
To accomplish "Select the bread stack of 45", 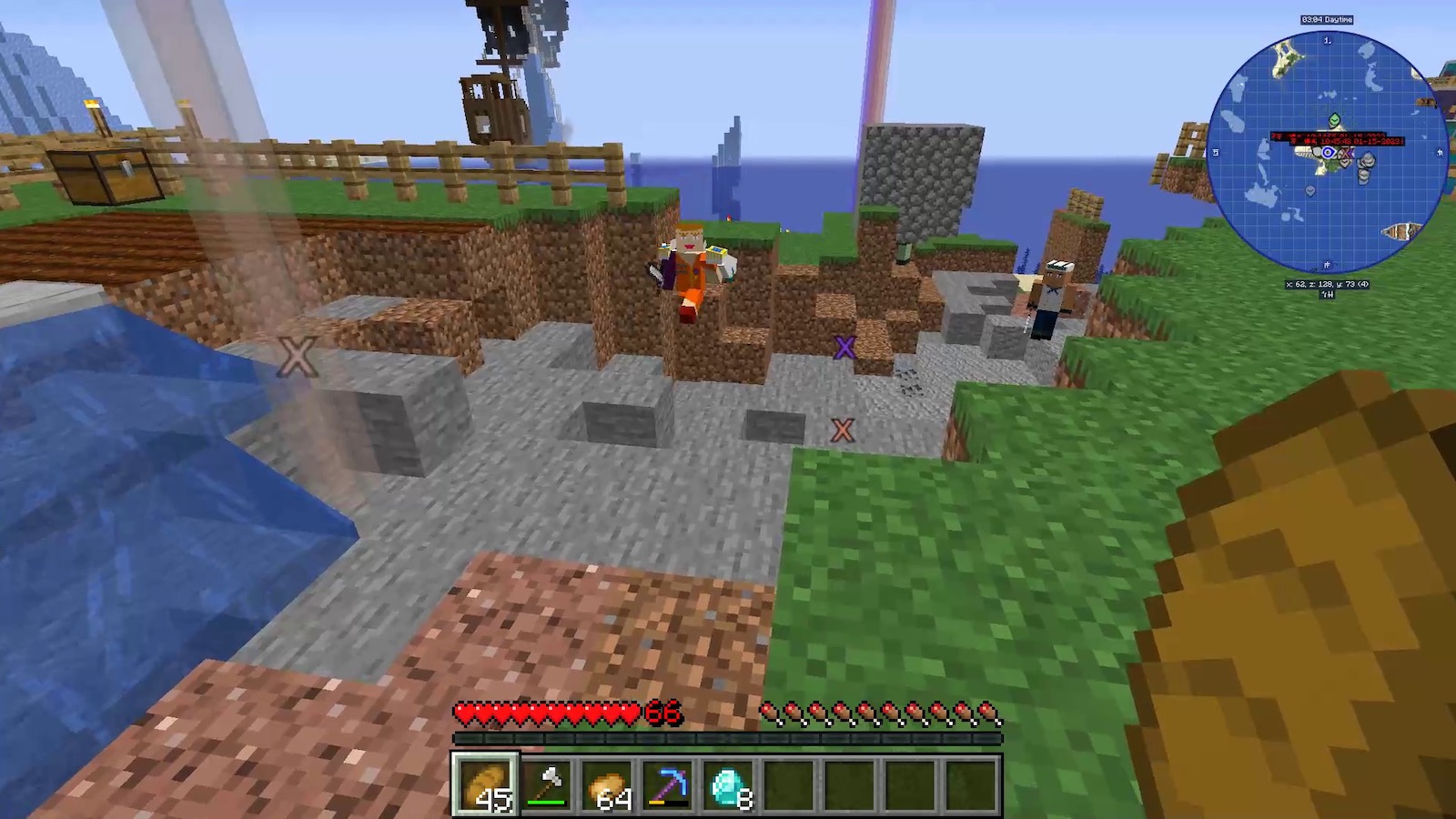I will (x=486, y=784).
